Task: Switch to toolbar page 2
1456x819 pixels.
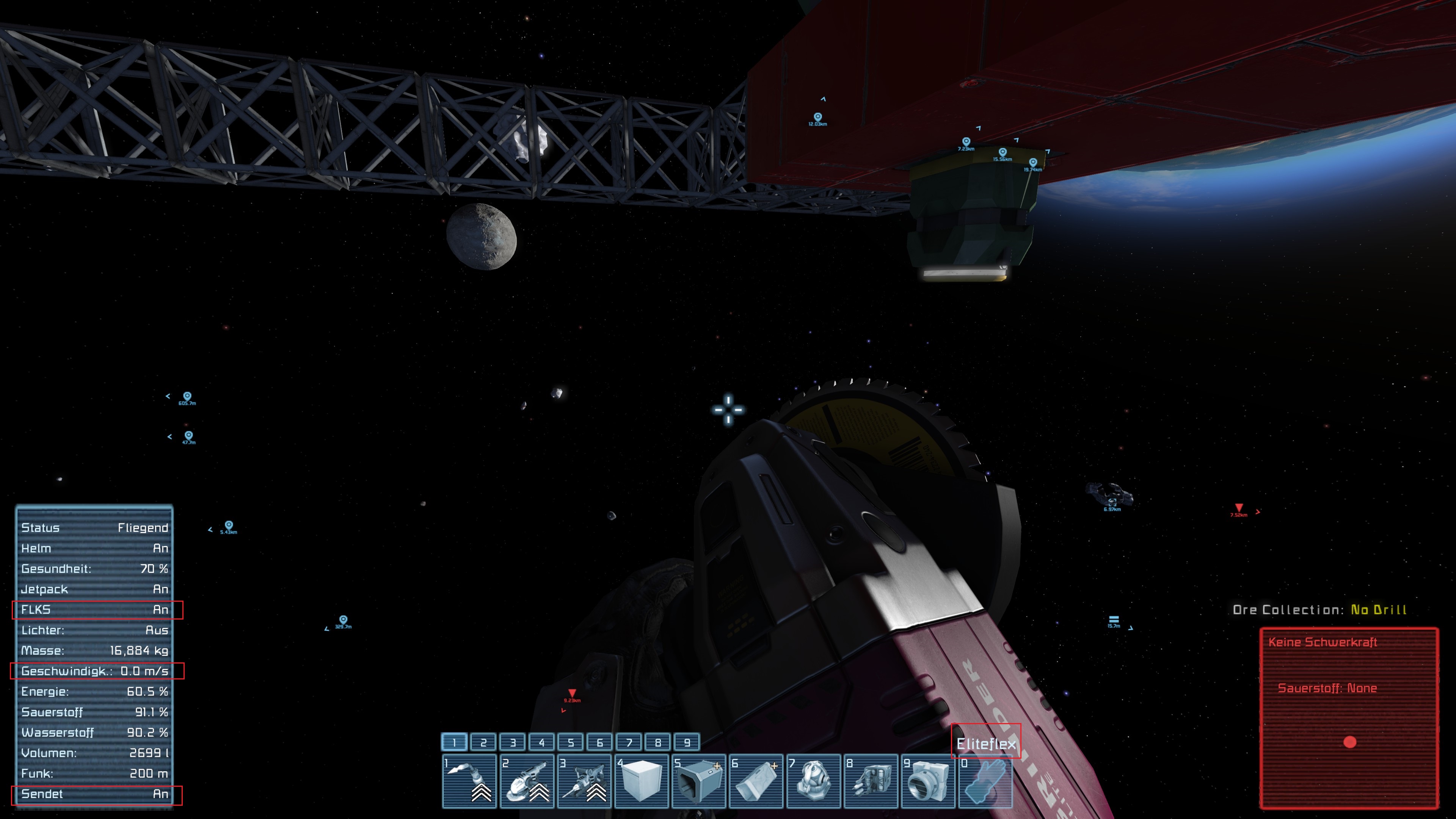Action: [x=483, y=742]
